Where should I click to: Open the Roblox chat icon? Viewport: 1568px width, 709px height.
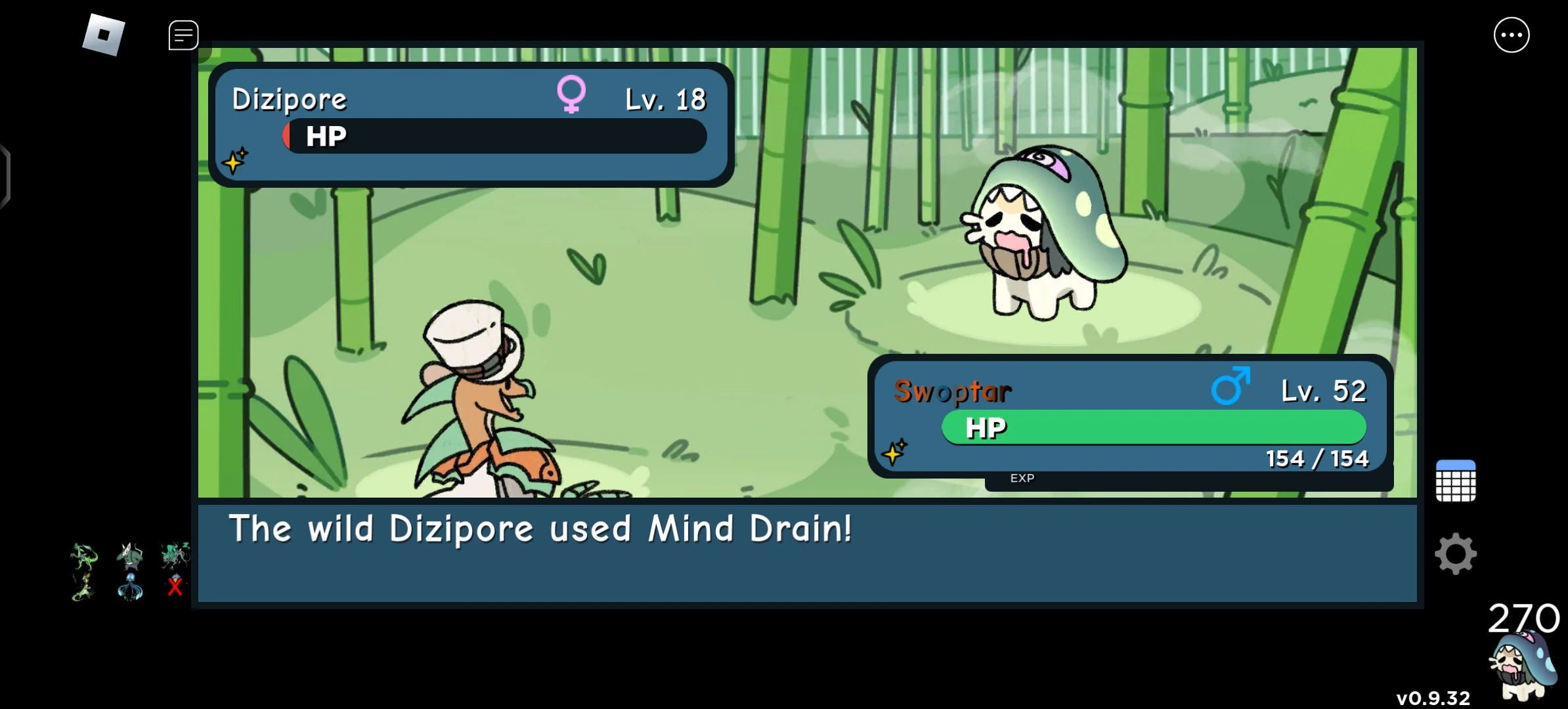click(183, 35)
